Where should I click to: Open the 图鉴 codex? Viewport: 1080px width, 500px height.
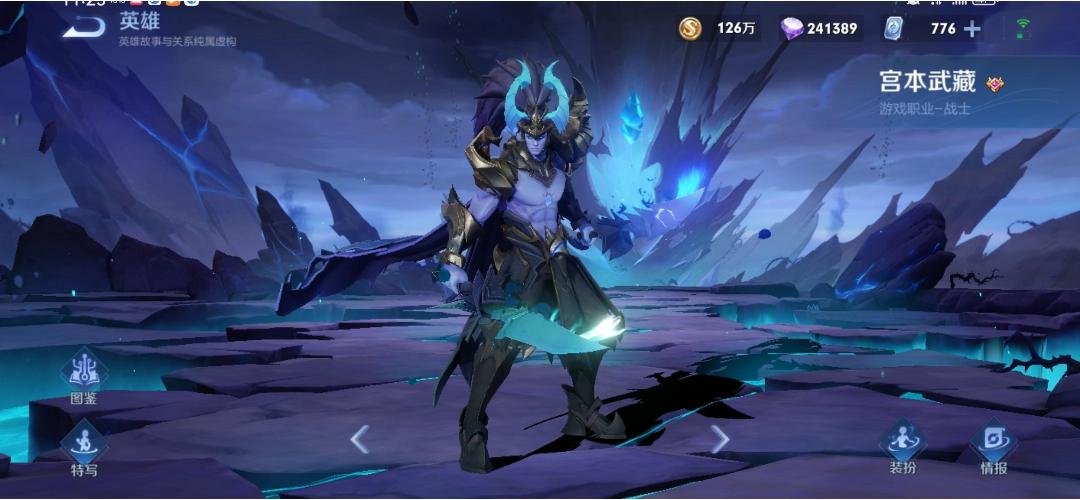(84, 374)
